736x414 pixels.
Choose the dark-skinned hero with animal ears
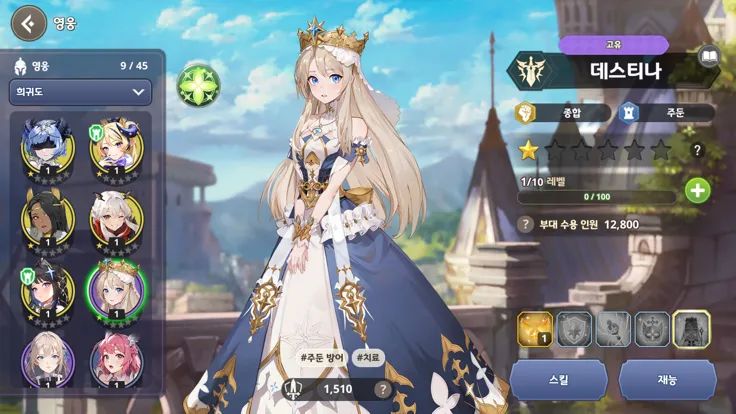44,214
